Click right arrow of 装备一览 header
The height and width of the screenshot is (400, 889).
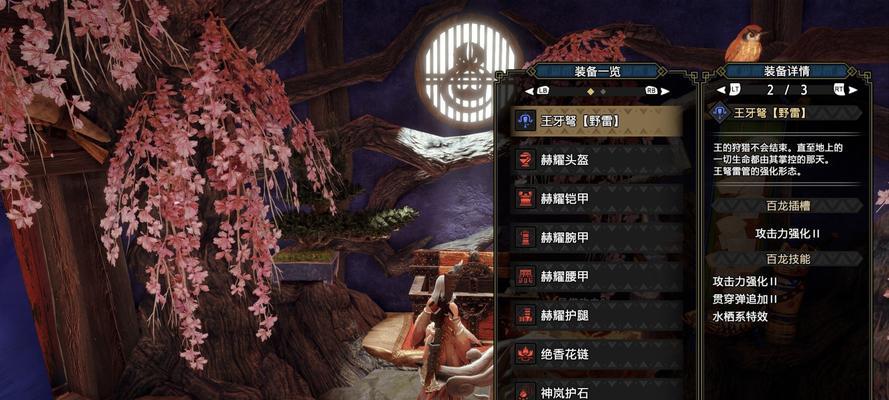tap(664, 90)
